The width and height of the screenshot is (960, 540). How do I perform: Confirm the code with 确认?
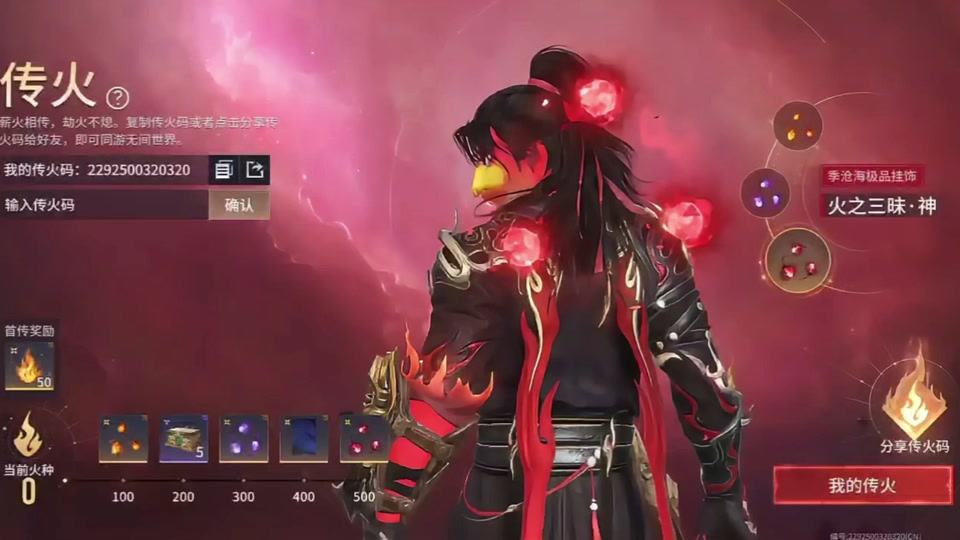pos(239,205)
